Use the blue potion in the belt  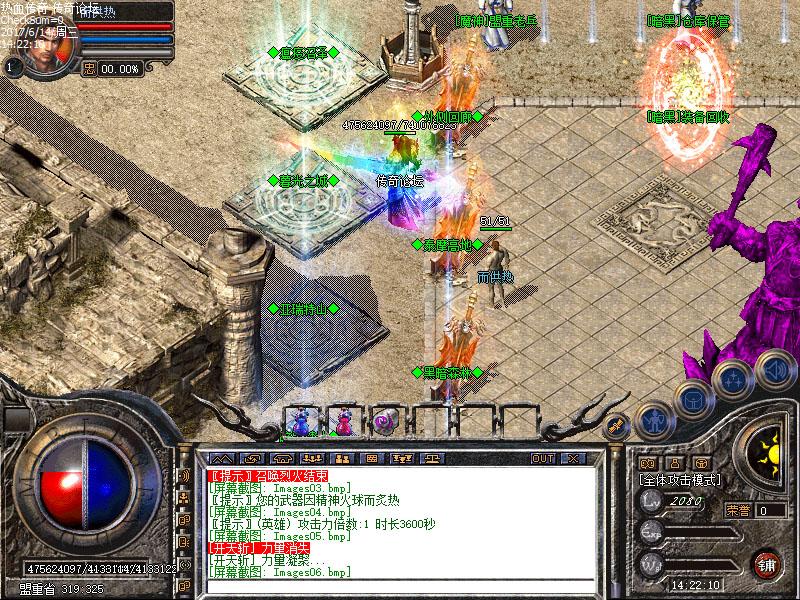pyautogui.click(x=299, y=422)
